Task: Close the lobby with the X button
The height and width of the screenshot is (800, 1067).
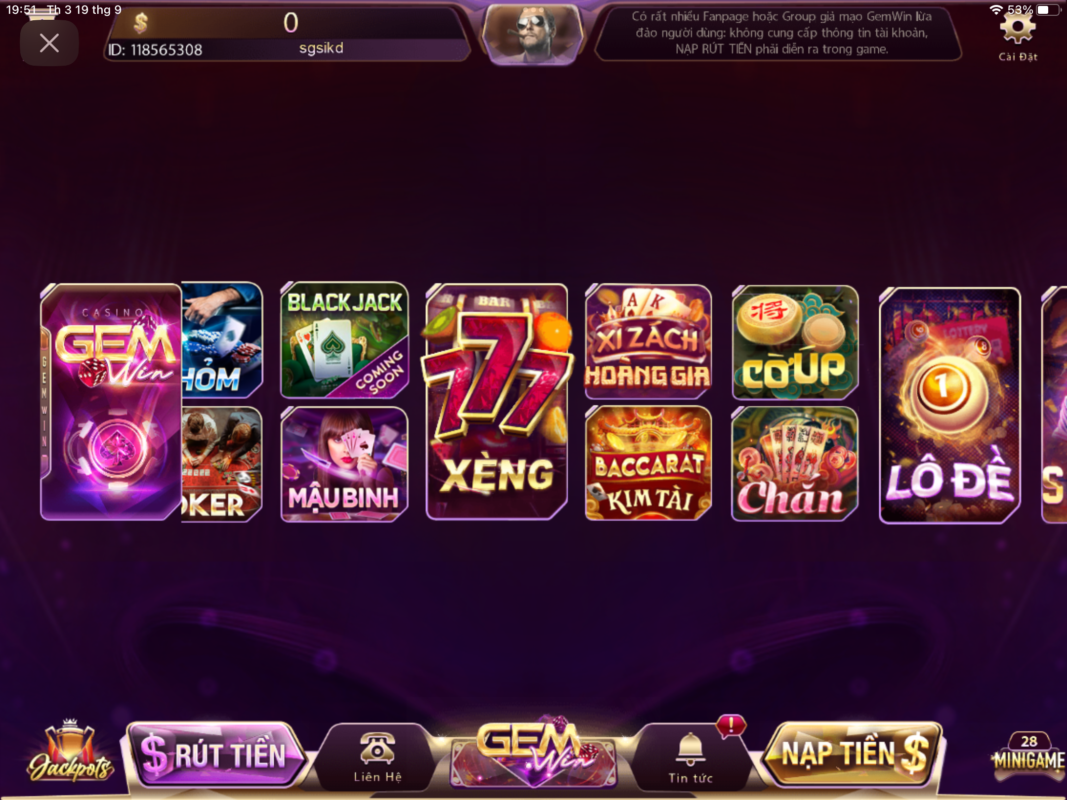Action: point(49,43)
